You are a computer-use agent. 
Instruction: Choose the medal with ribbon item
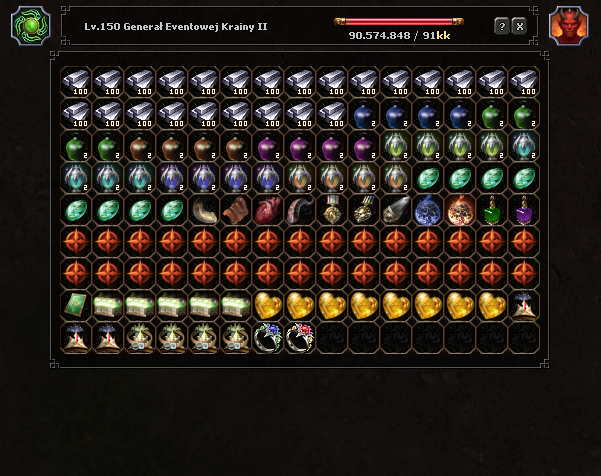tap(331, 210)
